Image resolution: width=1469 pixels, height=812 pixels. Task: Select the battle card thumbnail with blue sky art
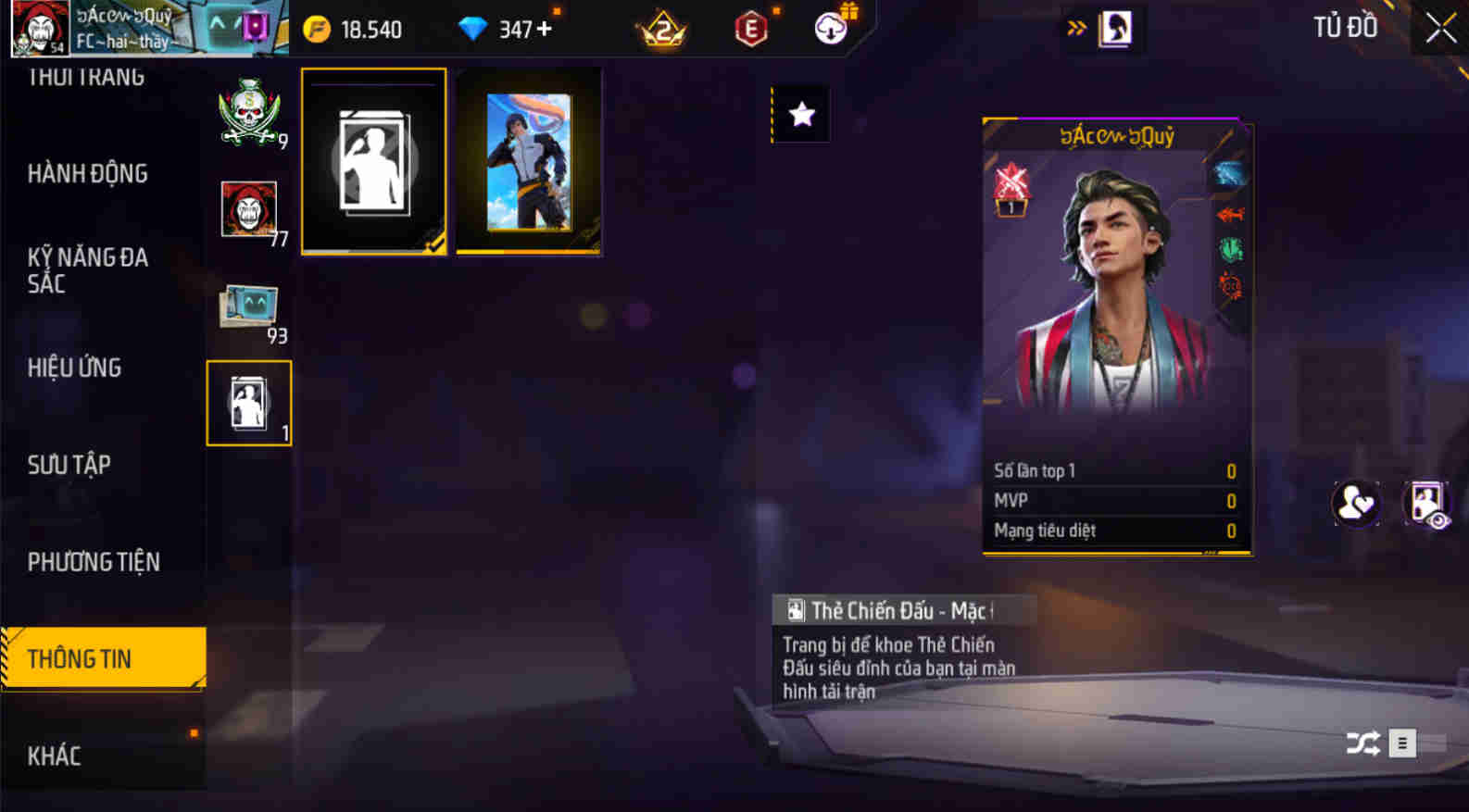click(x=528, y=160)
